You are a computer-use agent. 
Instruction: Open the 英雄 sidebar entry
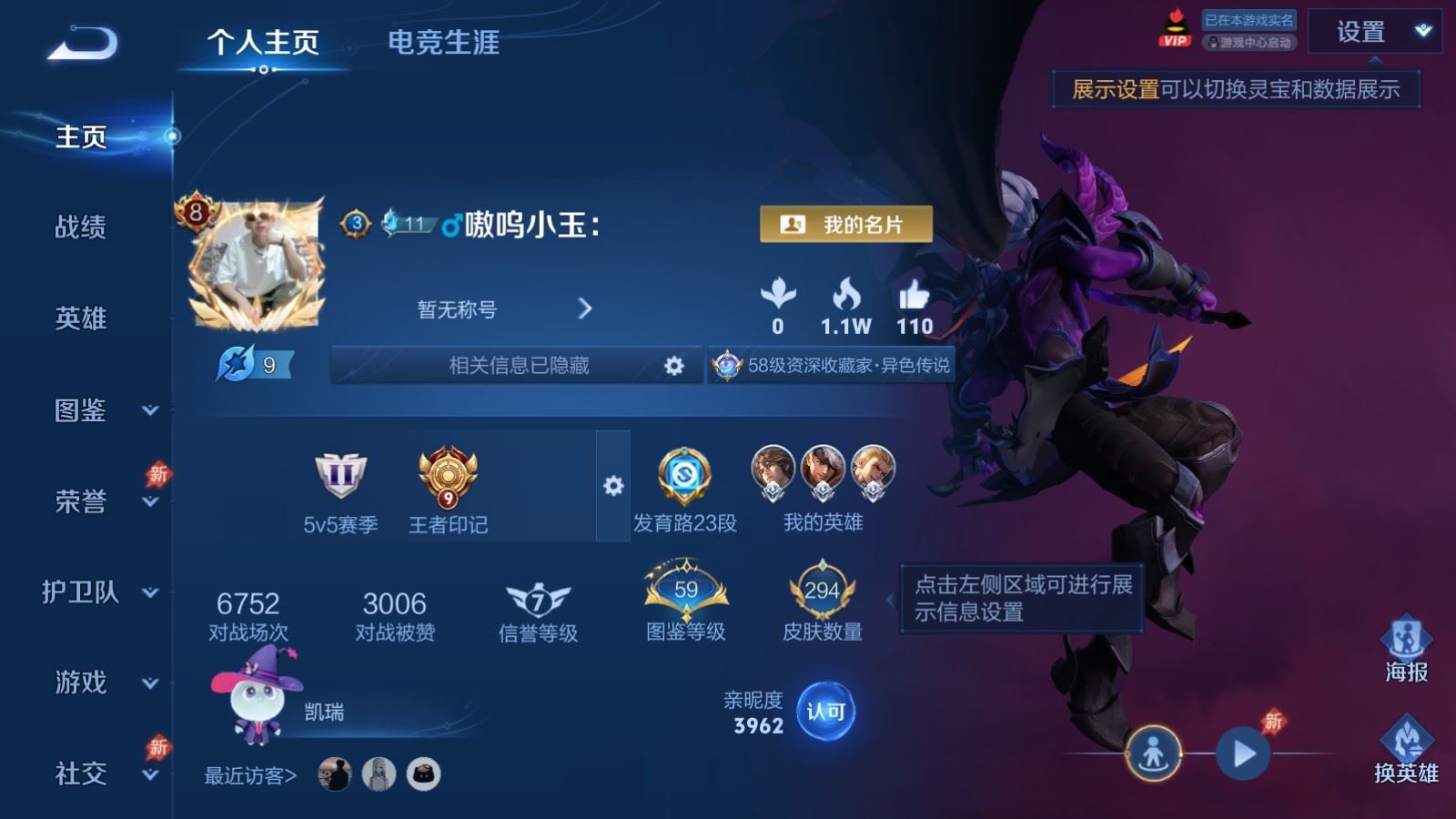80,318
